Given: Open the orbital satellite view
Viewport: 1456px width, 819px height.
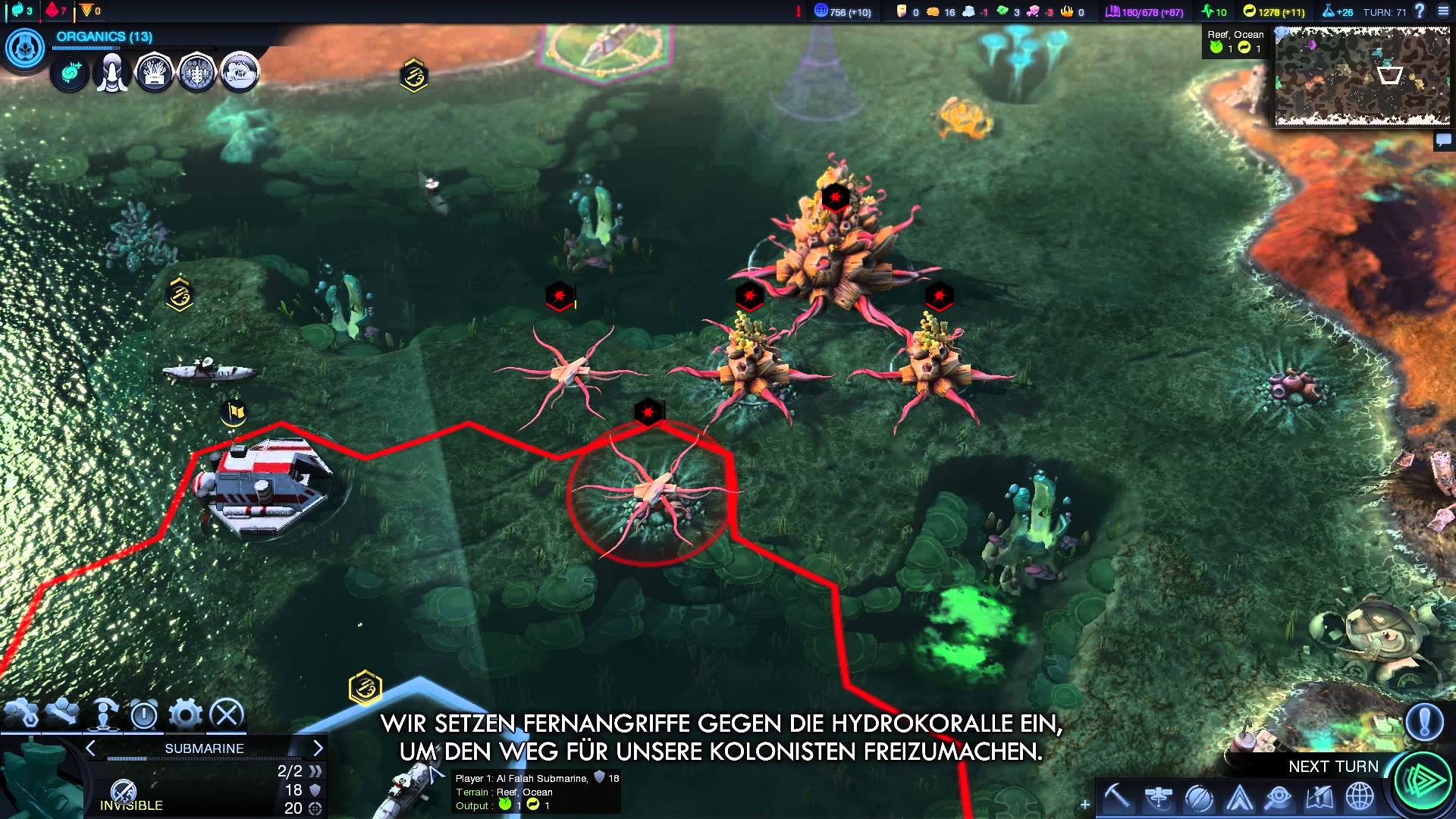Looking at the screenshot, I should [x=1158, y=799].
